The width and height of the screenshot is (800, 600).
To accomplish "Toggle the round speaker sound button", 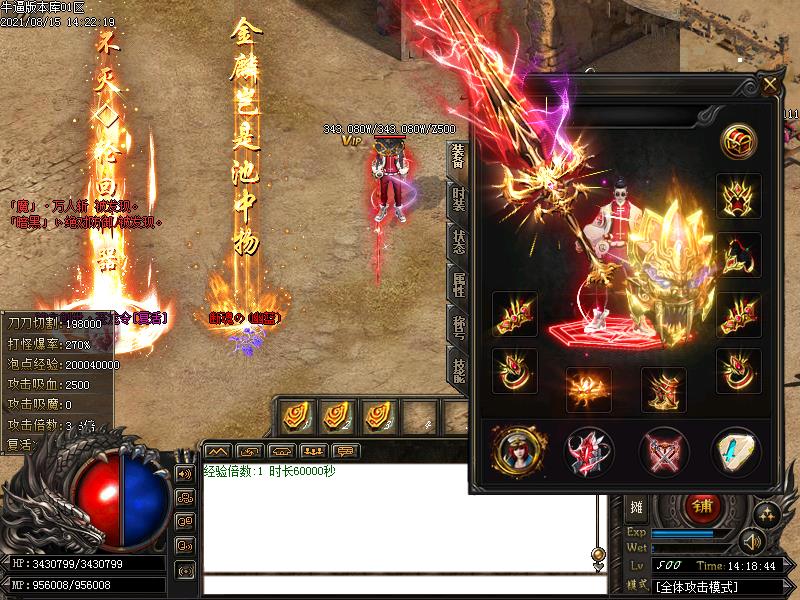I will click(752, 543).
